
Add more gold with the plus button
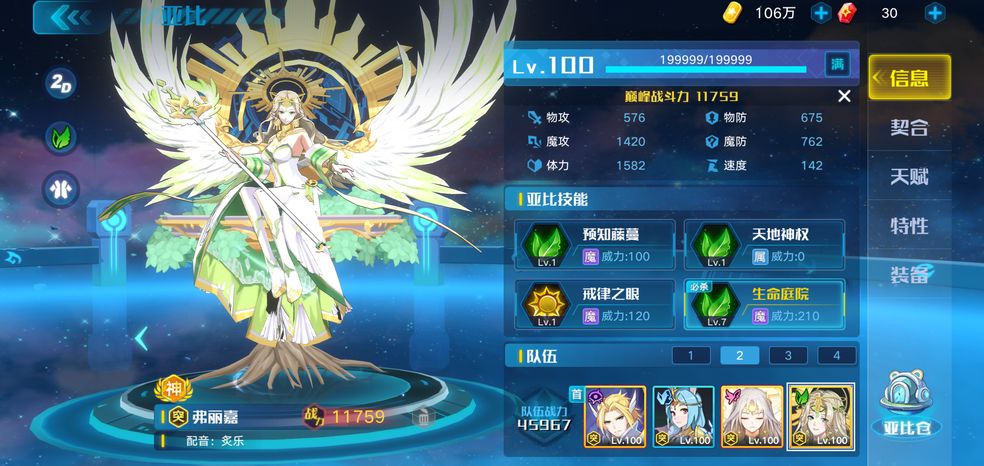(x=821, y=13)
